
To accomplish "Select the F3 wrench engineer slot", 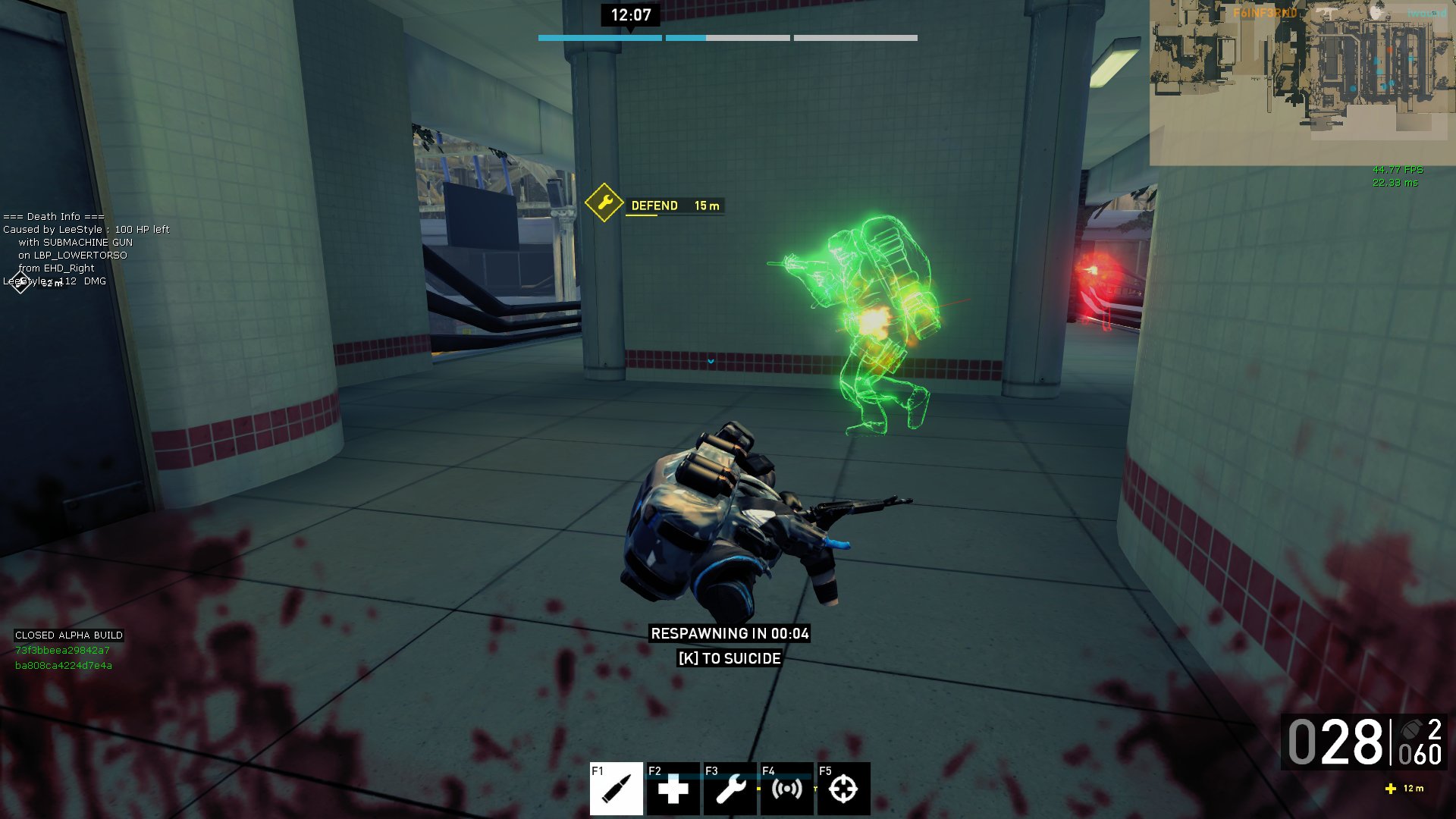I will [730, 789].
